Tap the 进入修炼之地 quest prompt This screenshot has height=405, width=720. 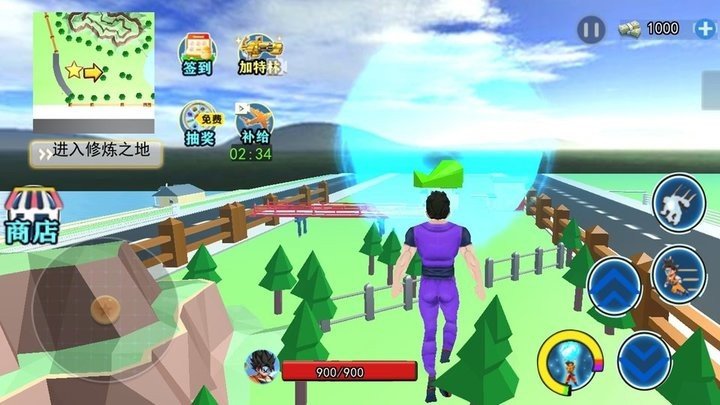tap(96, 152)
